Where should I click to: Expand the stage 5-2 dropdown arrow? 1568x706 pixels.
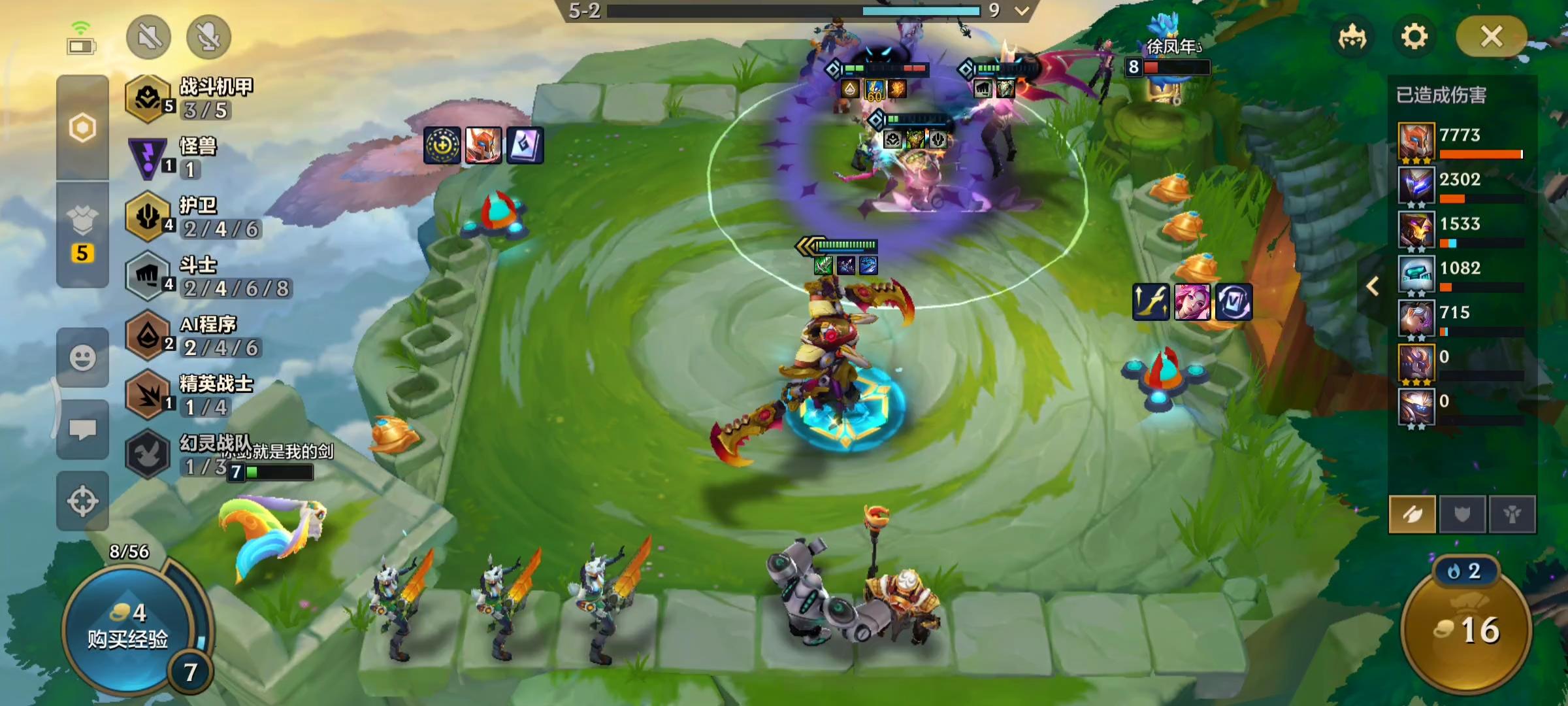[1022, 10]
